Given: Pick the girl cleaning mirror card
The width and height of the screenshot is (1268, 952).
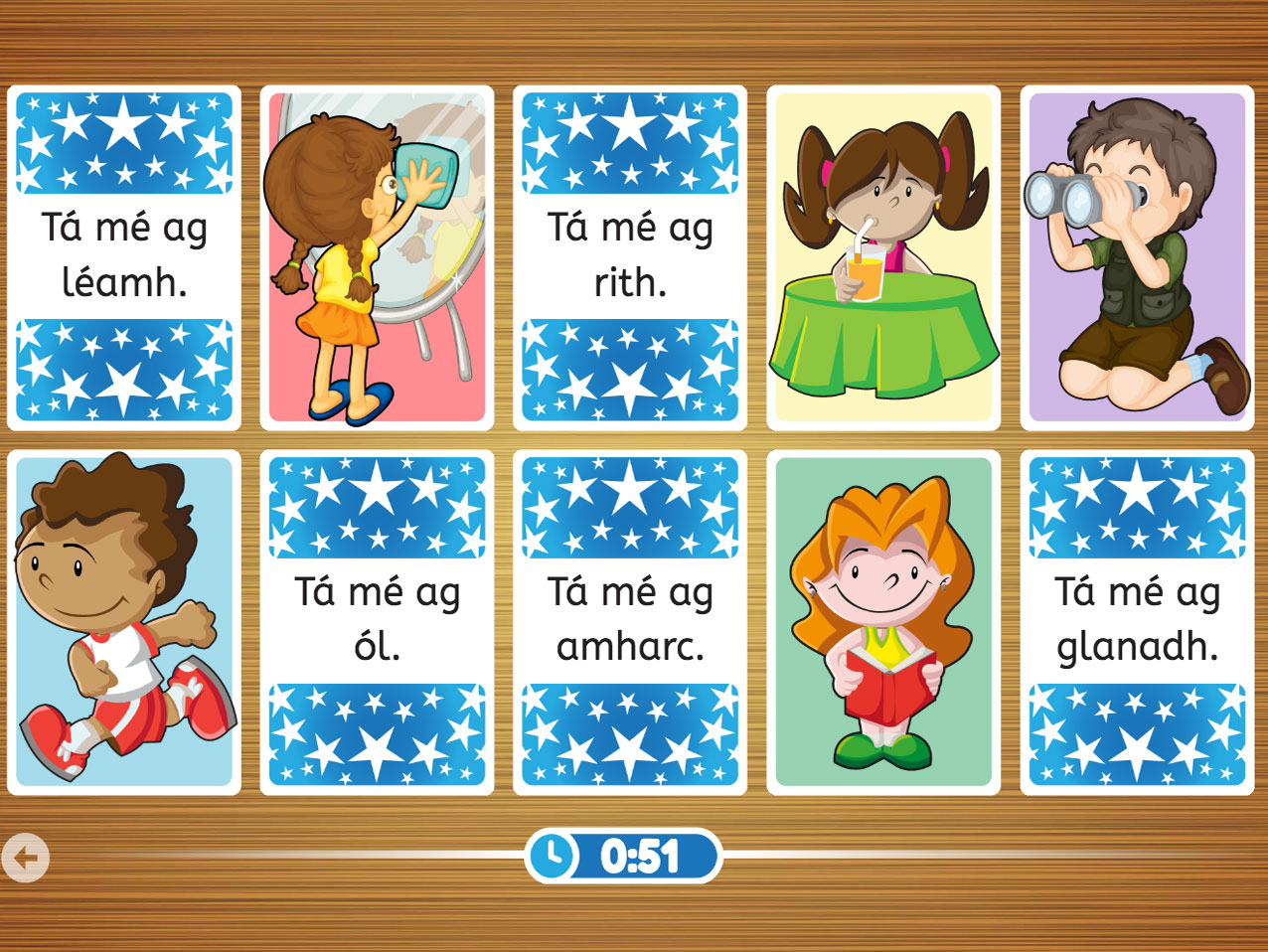Looking at the screenshot, I should tap(377, 257).
